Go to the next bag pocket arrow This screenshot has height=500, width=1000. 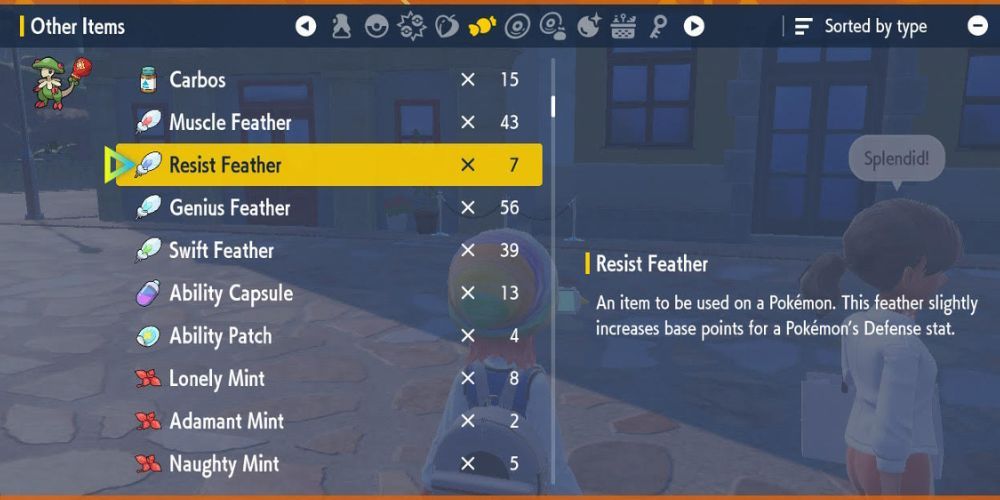pyautogui.click(x=694, y=26)
